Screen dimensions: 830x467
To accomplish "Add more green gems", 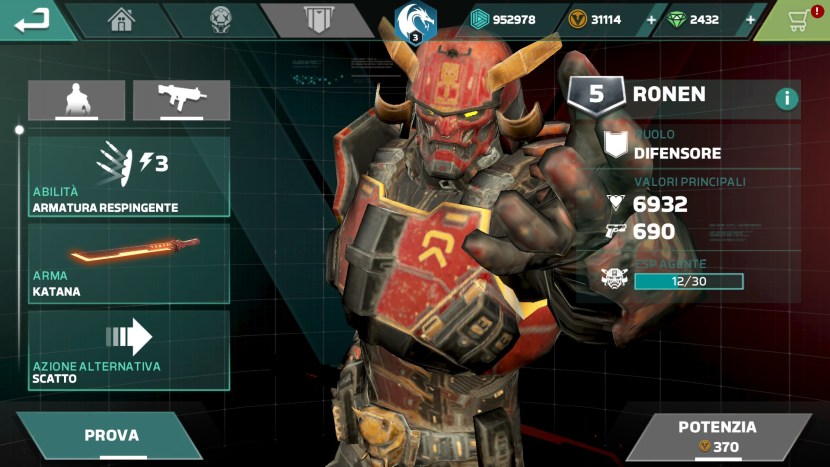I will (750, 20).
